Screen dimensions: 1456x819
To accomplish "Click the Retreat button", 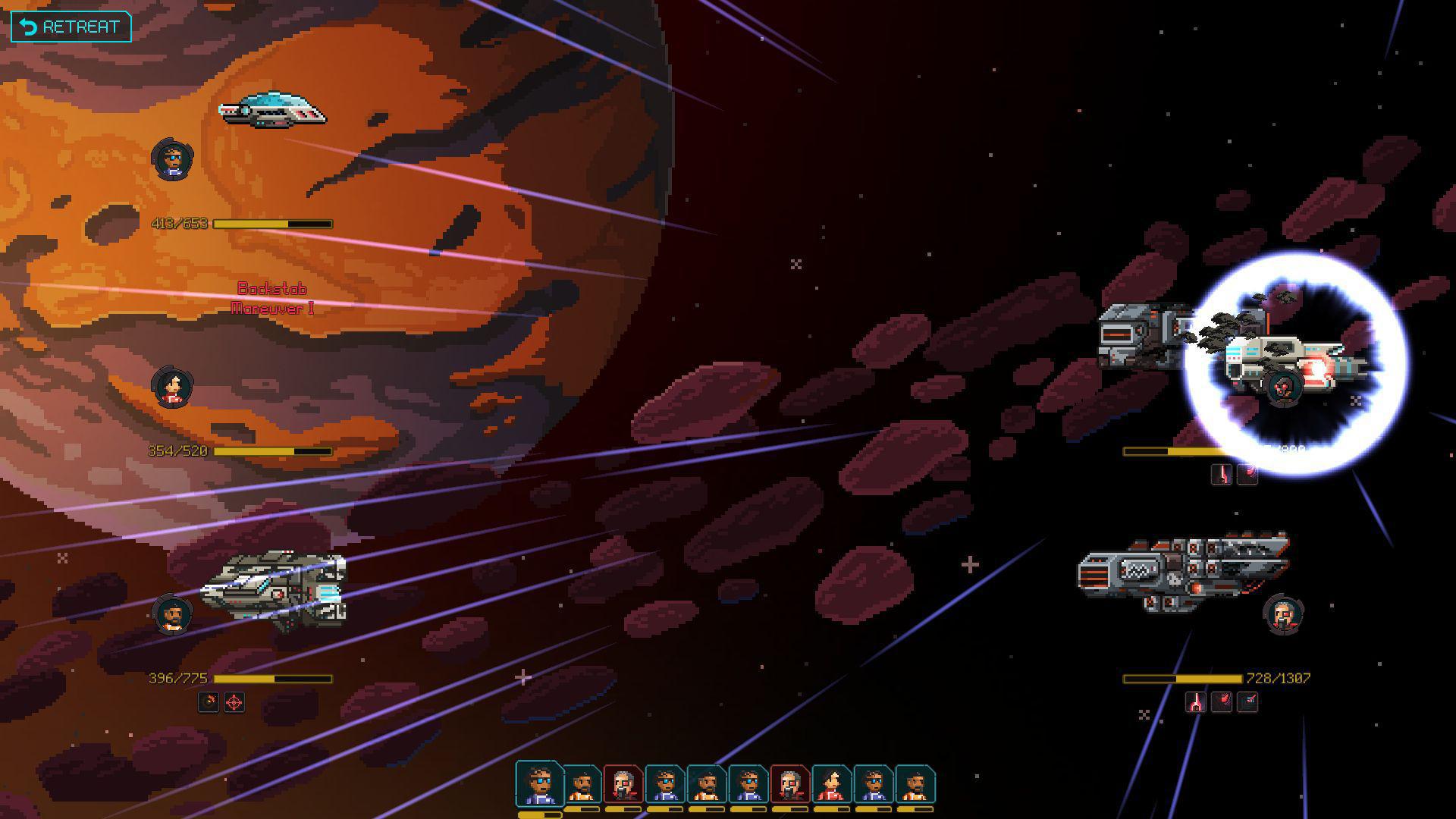I will point(71,27).
